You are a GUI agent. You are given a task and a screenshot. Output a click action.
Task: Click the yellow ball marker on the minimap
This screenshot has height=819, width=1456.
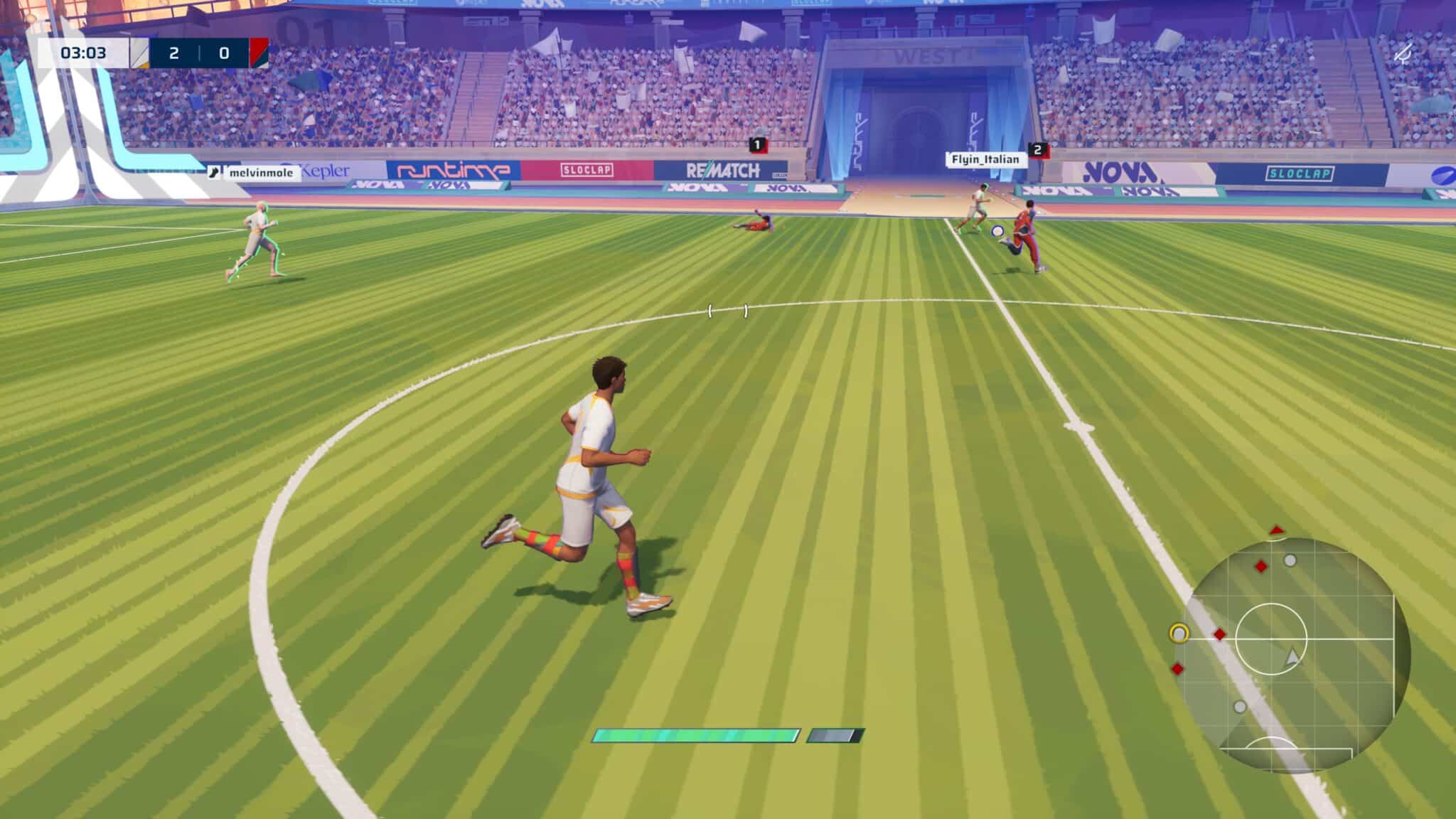click(1179, 633)
